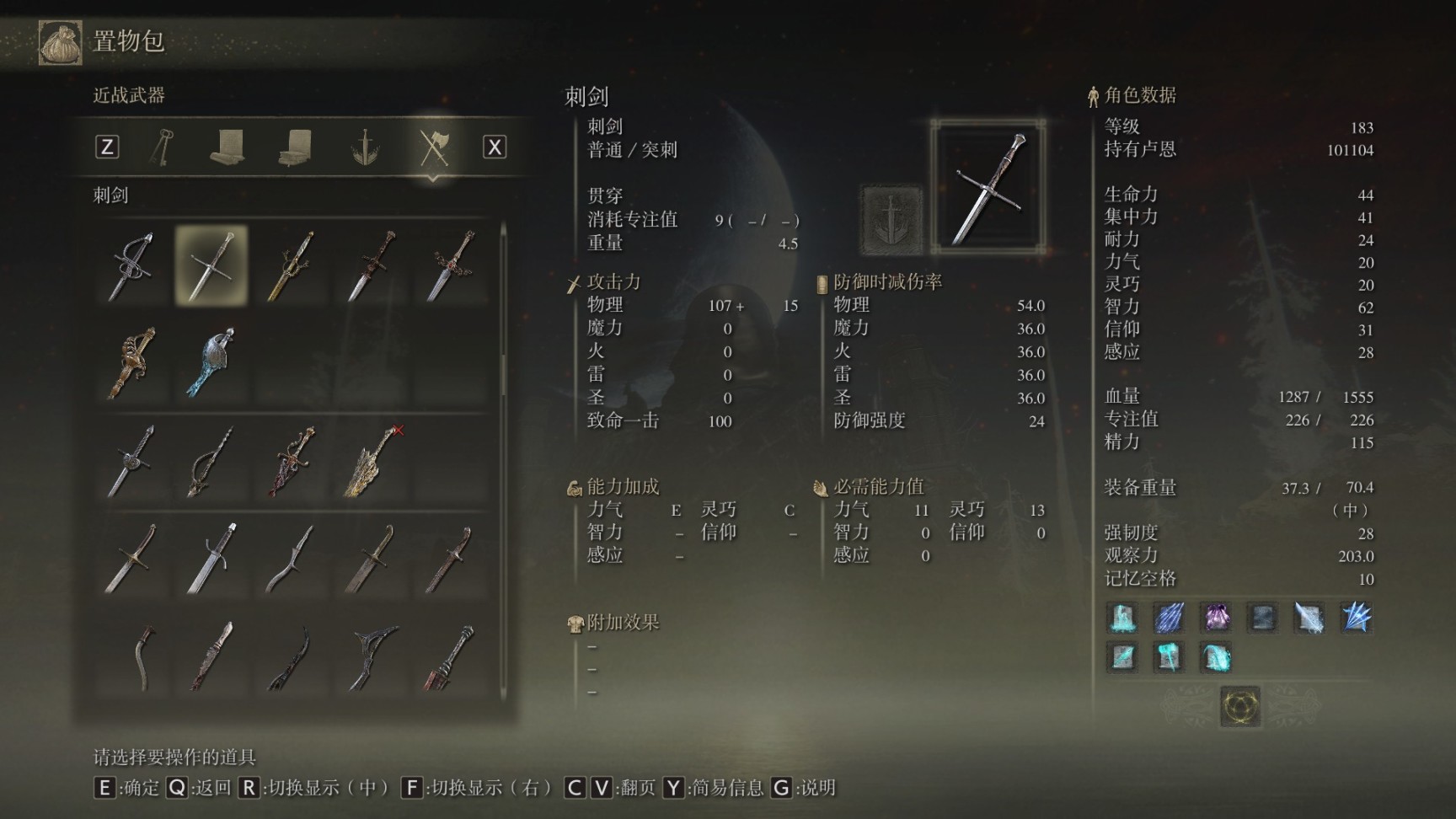The height and width of the screenshot is (819, 1456).
Task: Select the translucent blue crystal rapier
Action: pos(211,362)
